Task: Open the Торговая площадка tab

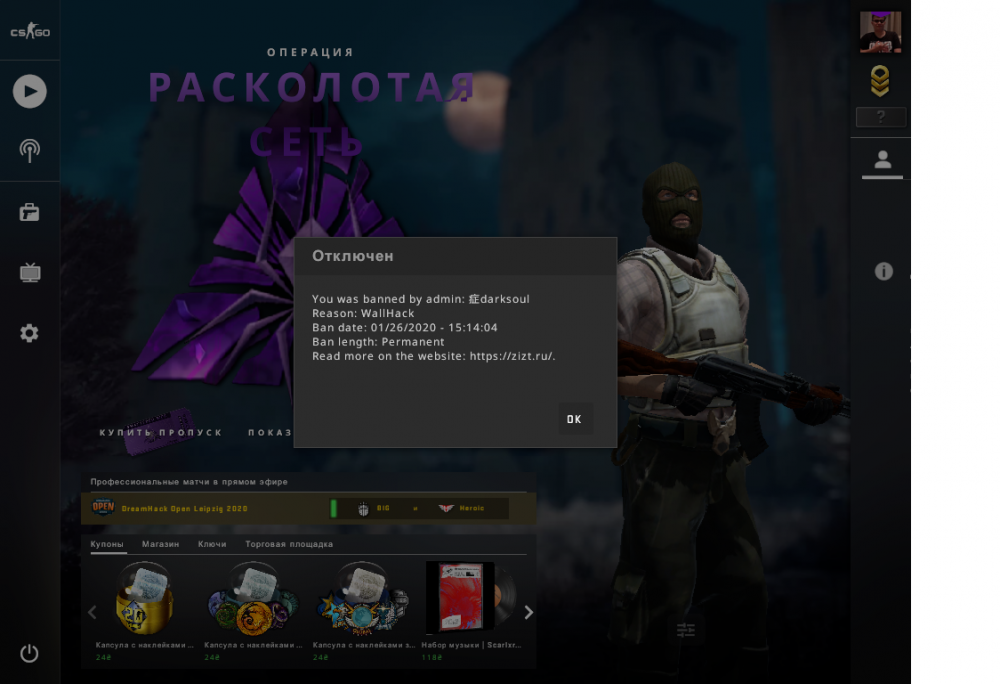Action: point(289,544)
